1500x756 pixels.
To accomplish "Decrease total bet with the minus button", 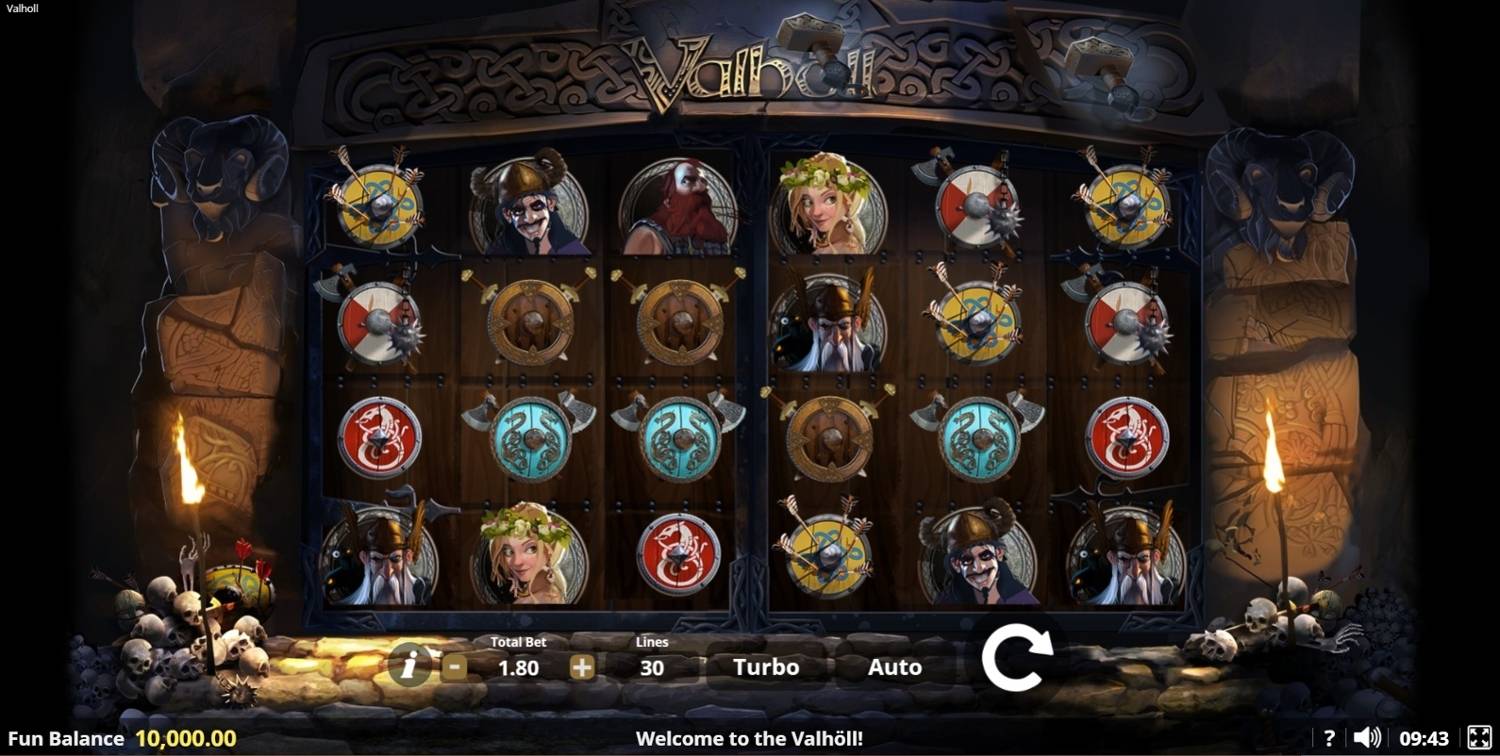I will click(454, 667).
